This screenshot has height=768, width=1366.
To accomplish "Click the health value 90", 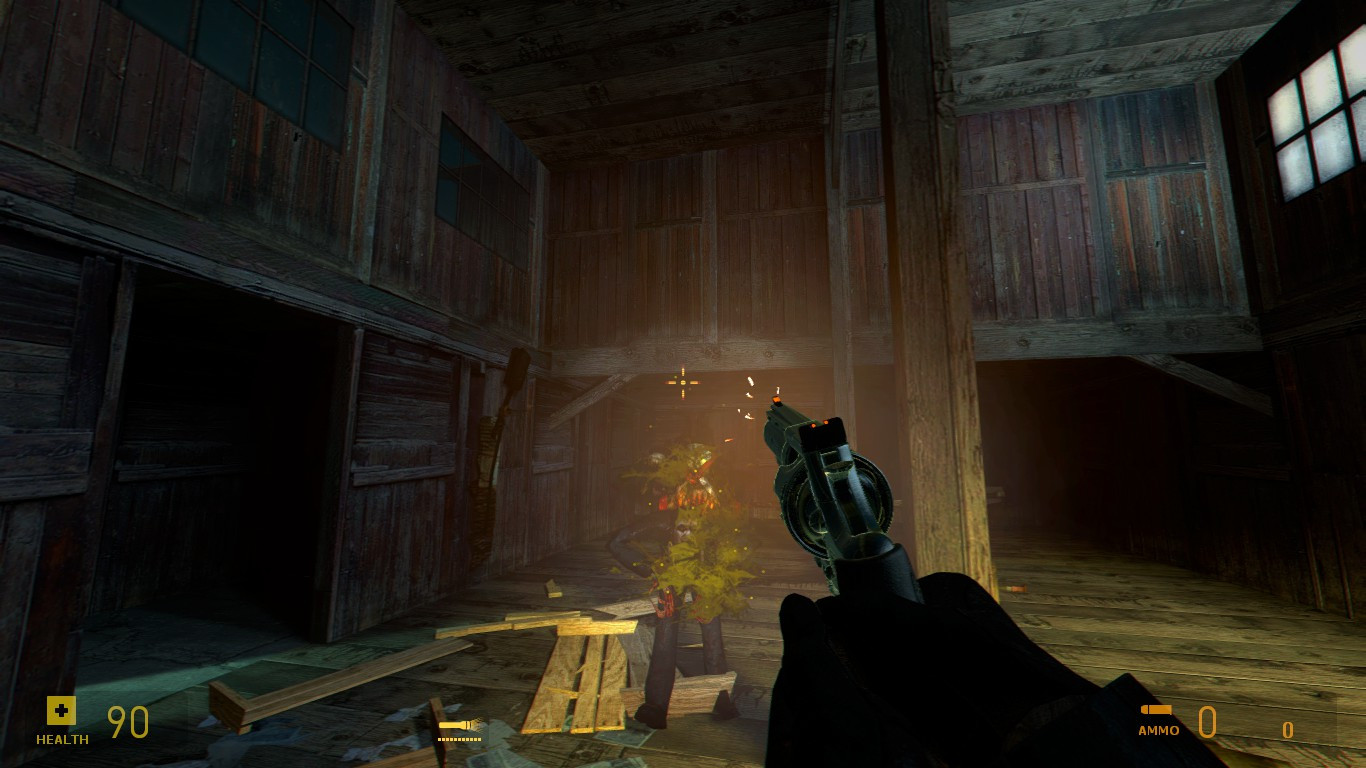I will [x=128, y=722].
